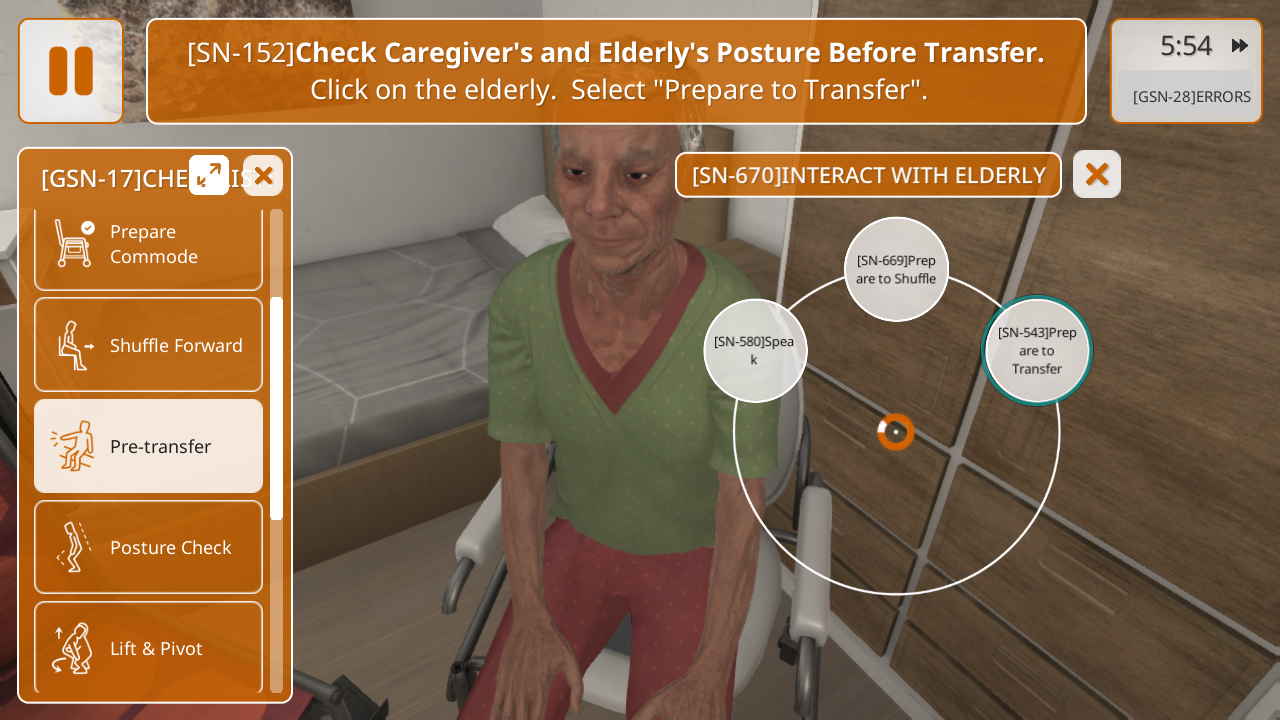Image resolution: width=1280 pixels, height=720 pixels.
Task: Choose Prepare to Transfer option
Action: 1037,350
